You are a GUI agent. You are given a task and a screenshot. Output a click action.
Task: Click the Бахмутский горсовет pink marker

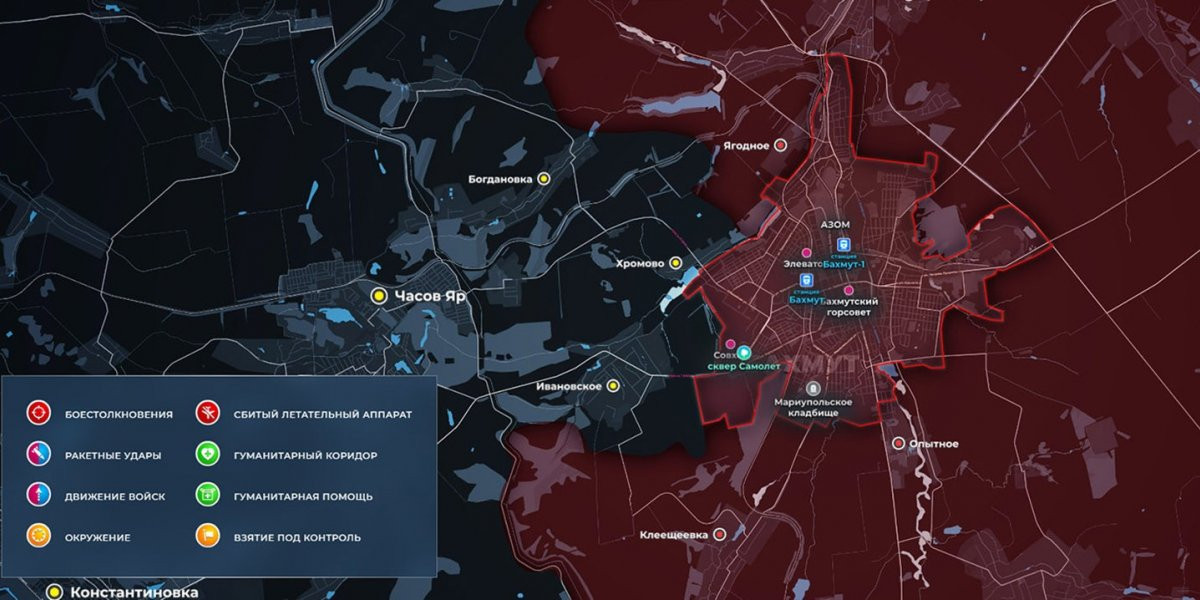point(849,290)
